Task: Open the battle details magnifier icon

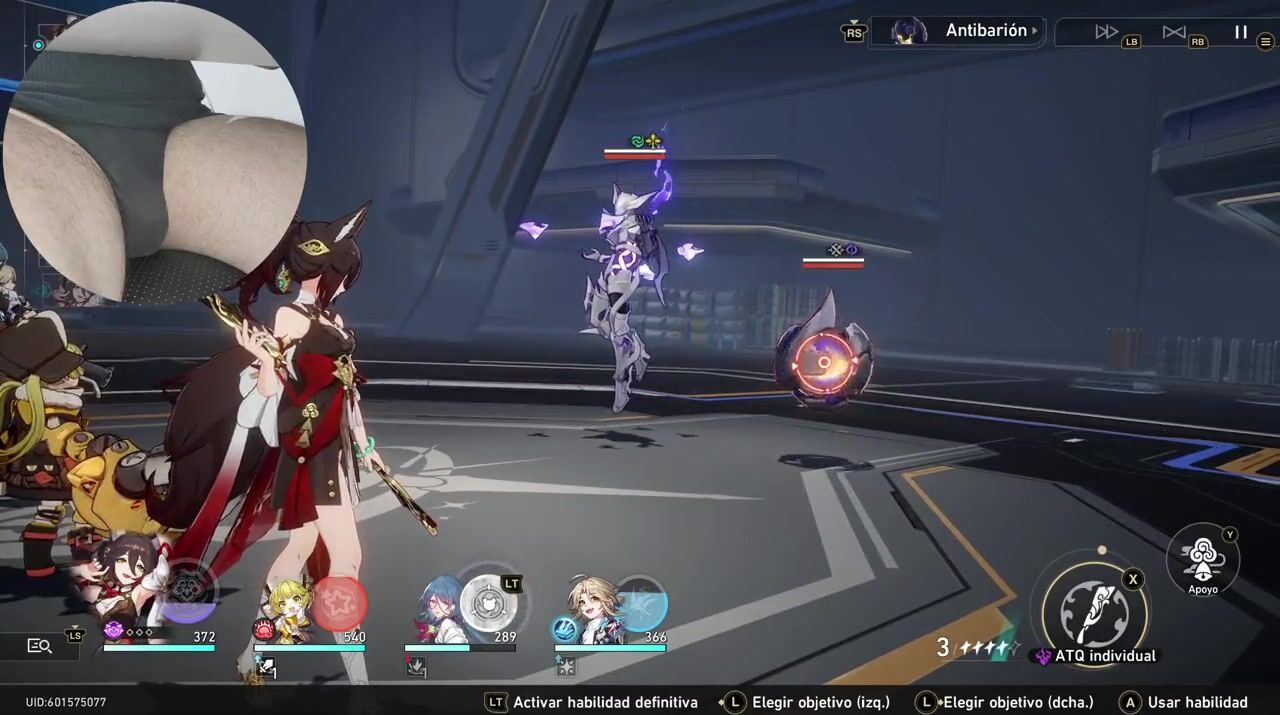Action: [x=39, y=646]
